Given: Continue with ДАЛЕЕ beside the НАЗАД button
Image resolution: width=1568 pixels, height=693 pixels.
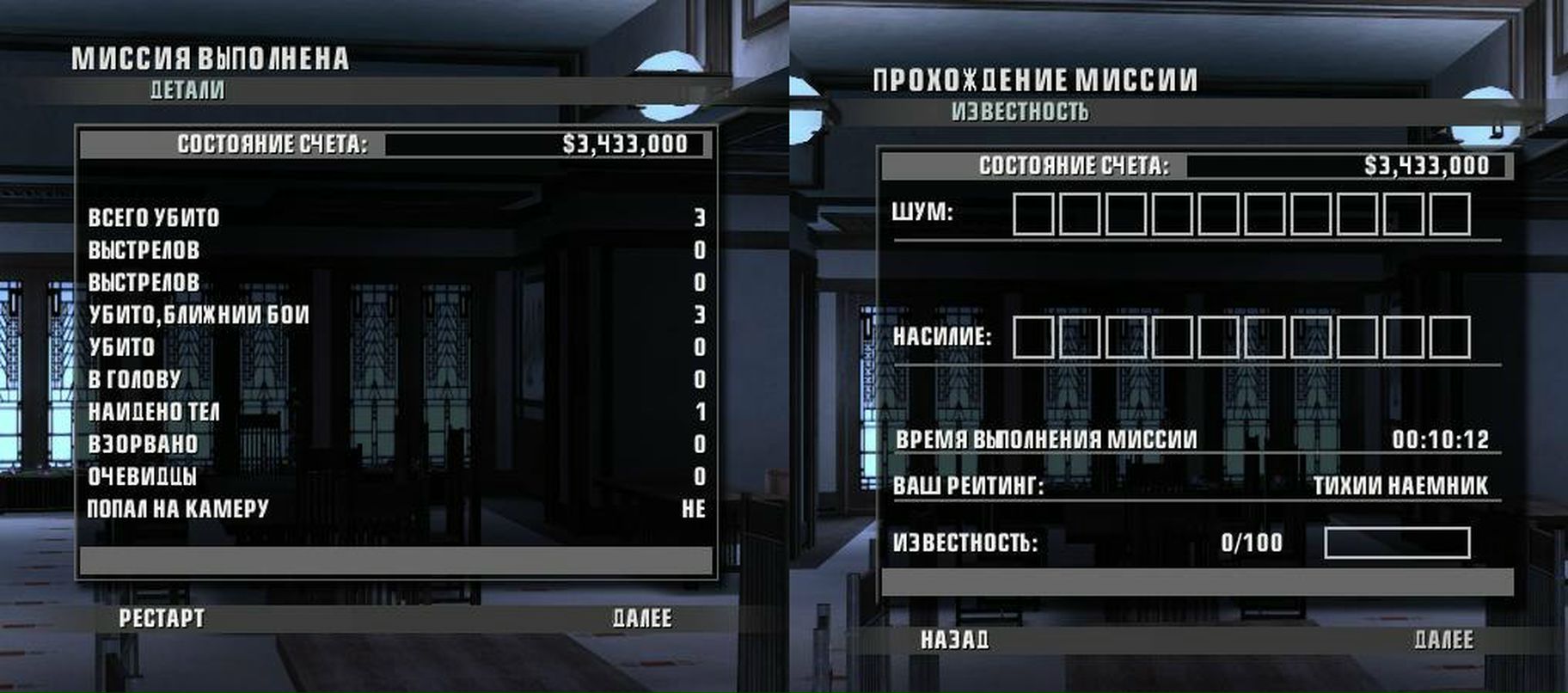Looking at the screenshot, I should pyautogui.click(x=1443, y=640).
